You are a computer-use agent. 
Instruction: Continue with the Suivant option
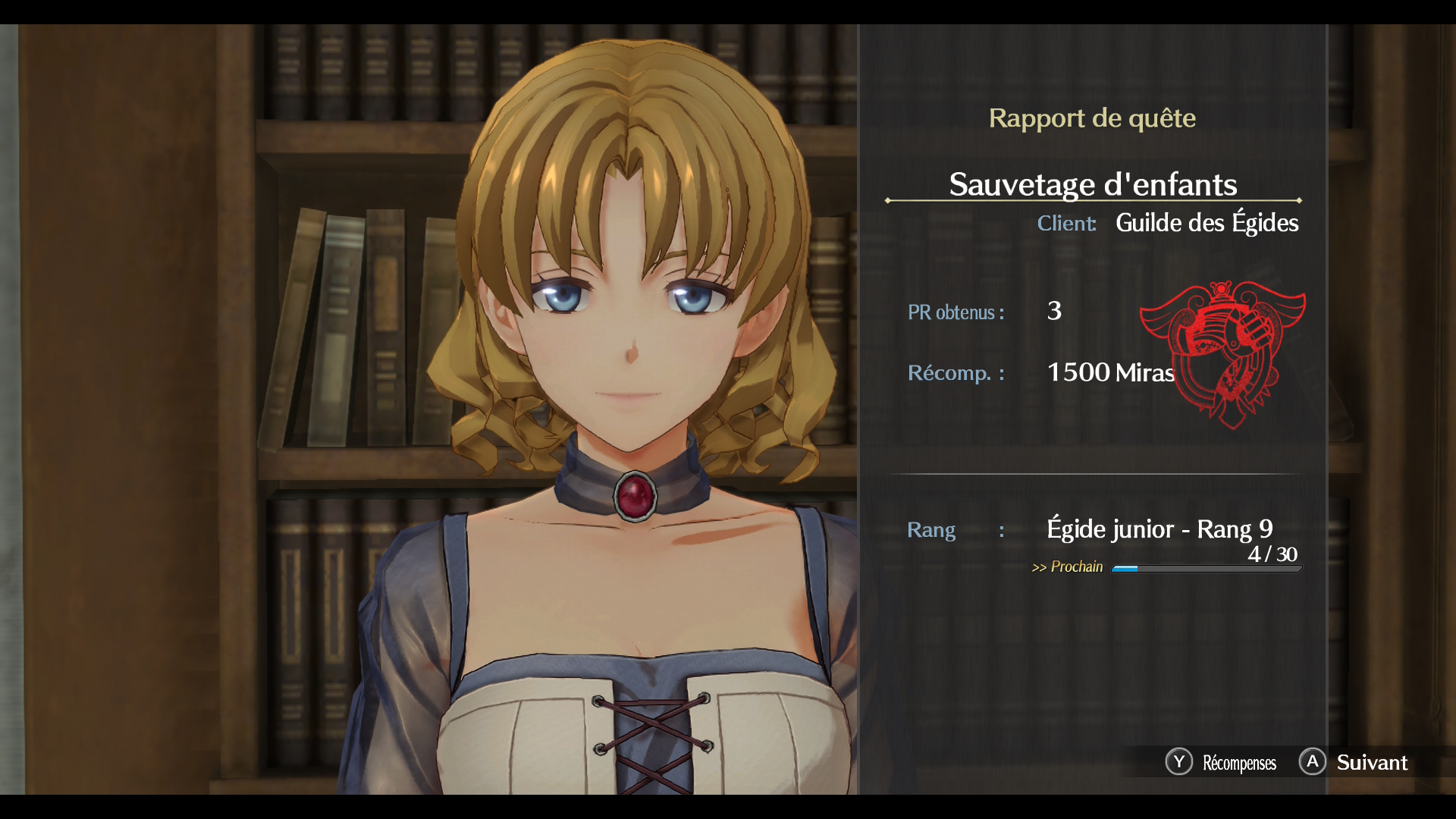pyautogui.click(x=1354, y=762)
